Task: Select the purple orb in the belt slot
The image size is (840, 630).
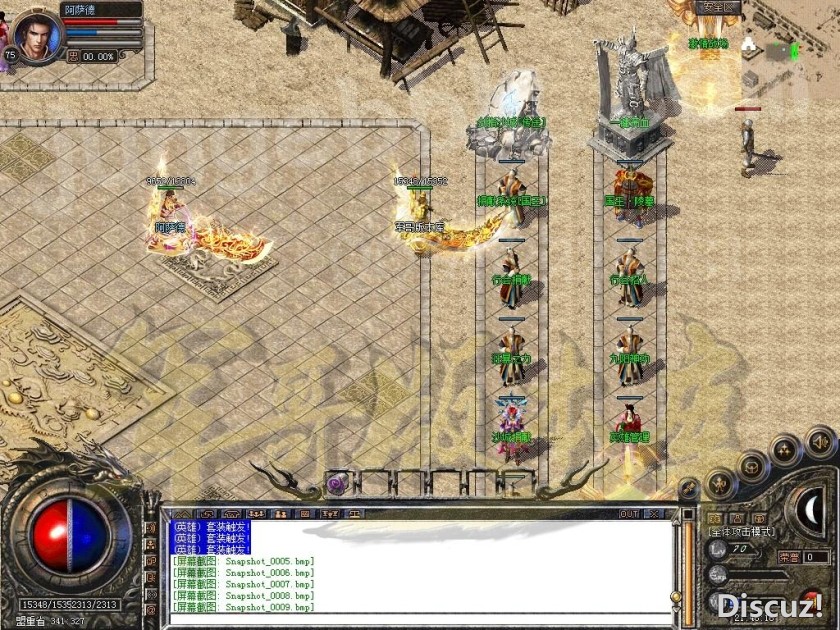Action: click(336, 484)
